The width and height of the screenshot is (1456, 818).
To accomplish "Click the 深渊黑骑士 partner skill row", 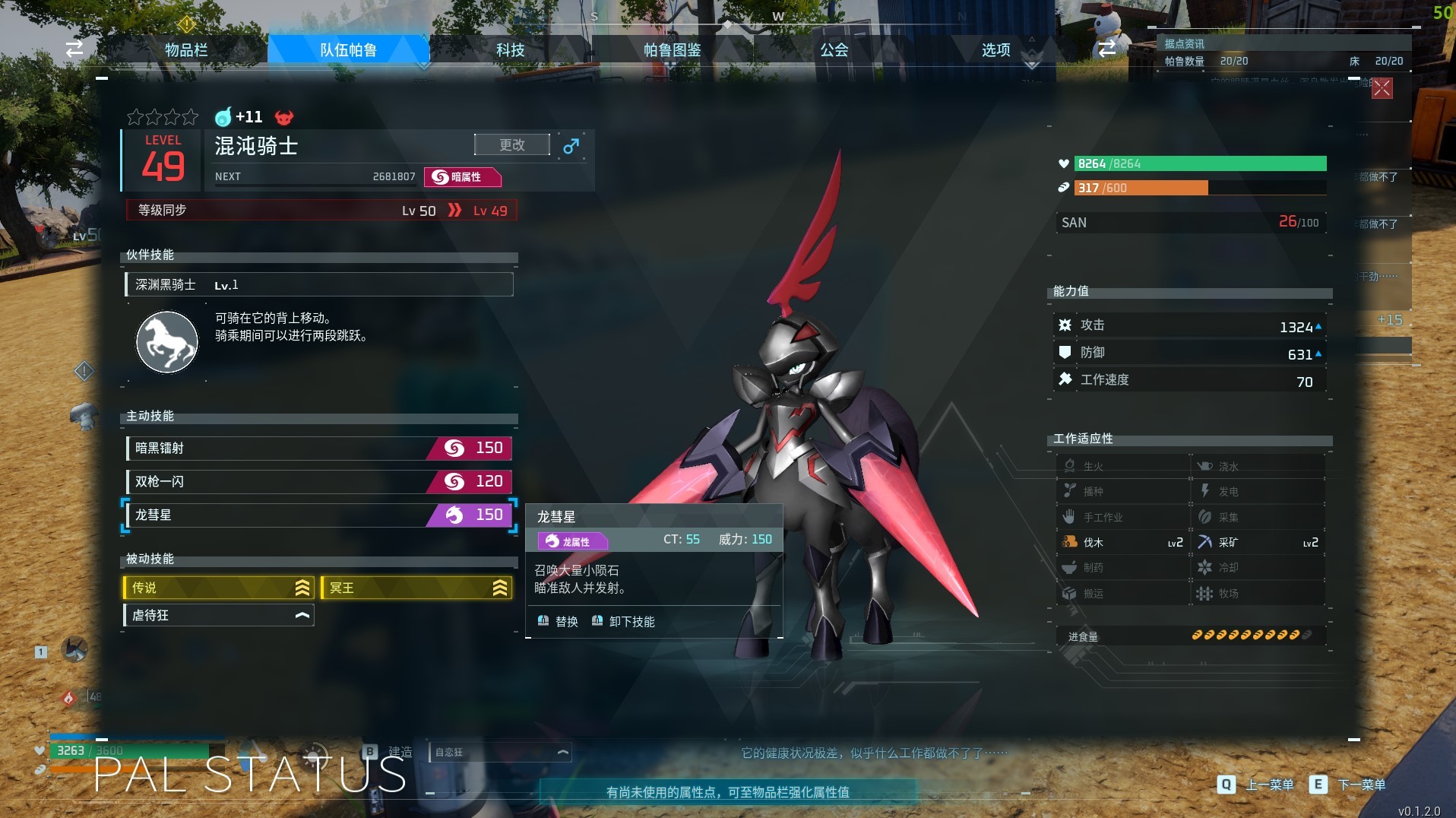I will coord(318,285).
